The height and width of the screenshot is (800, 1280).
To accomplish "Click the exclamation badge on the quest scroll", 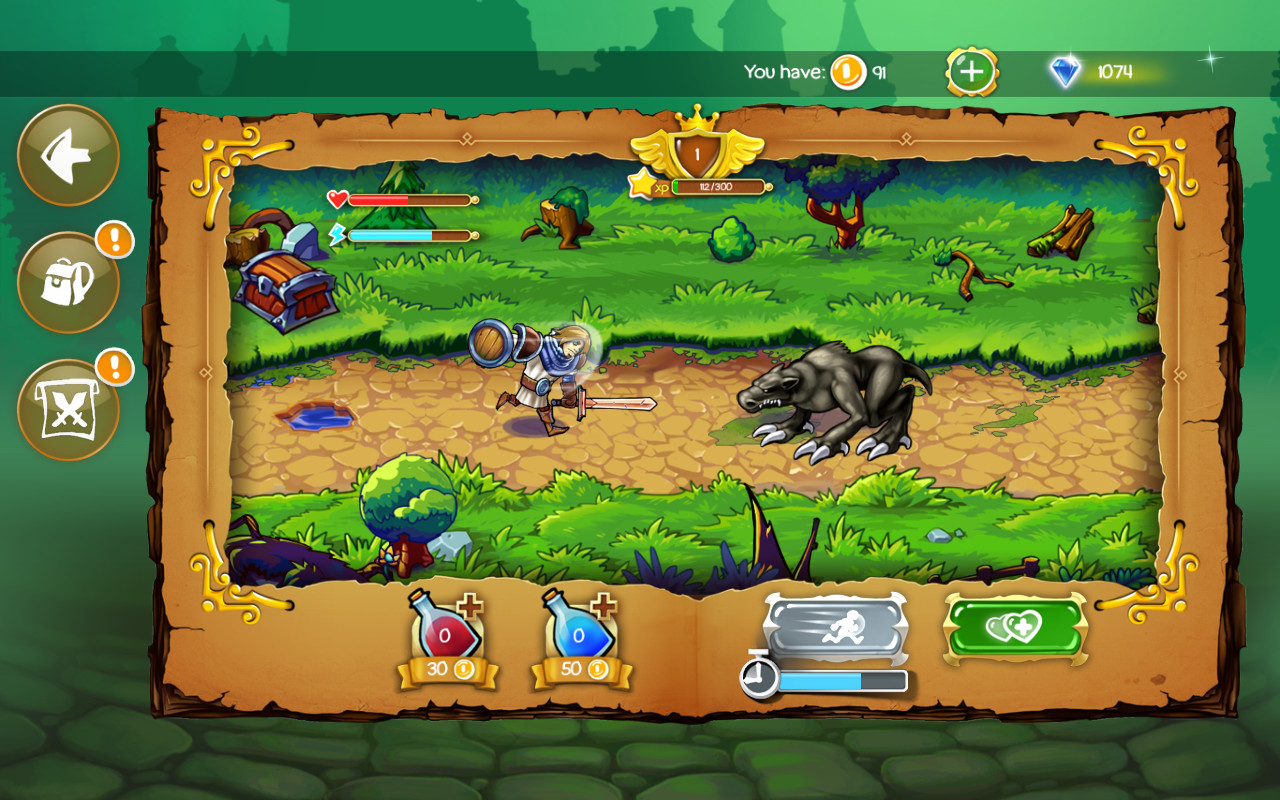I will click(113, 368).
